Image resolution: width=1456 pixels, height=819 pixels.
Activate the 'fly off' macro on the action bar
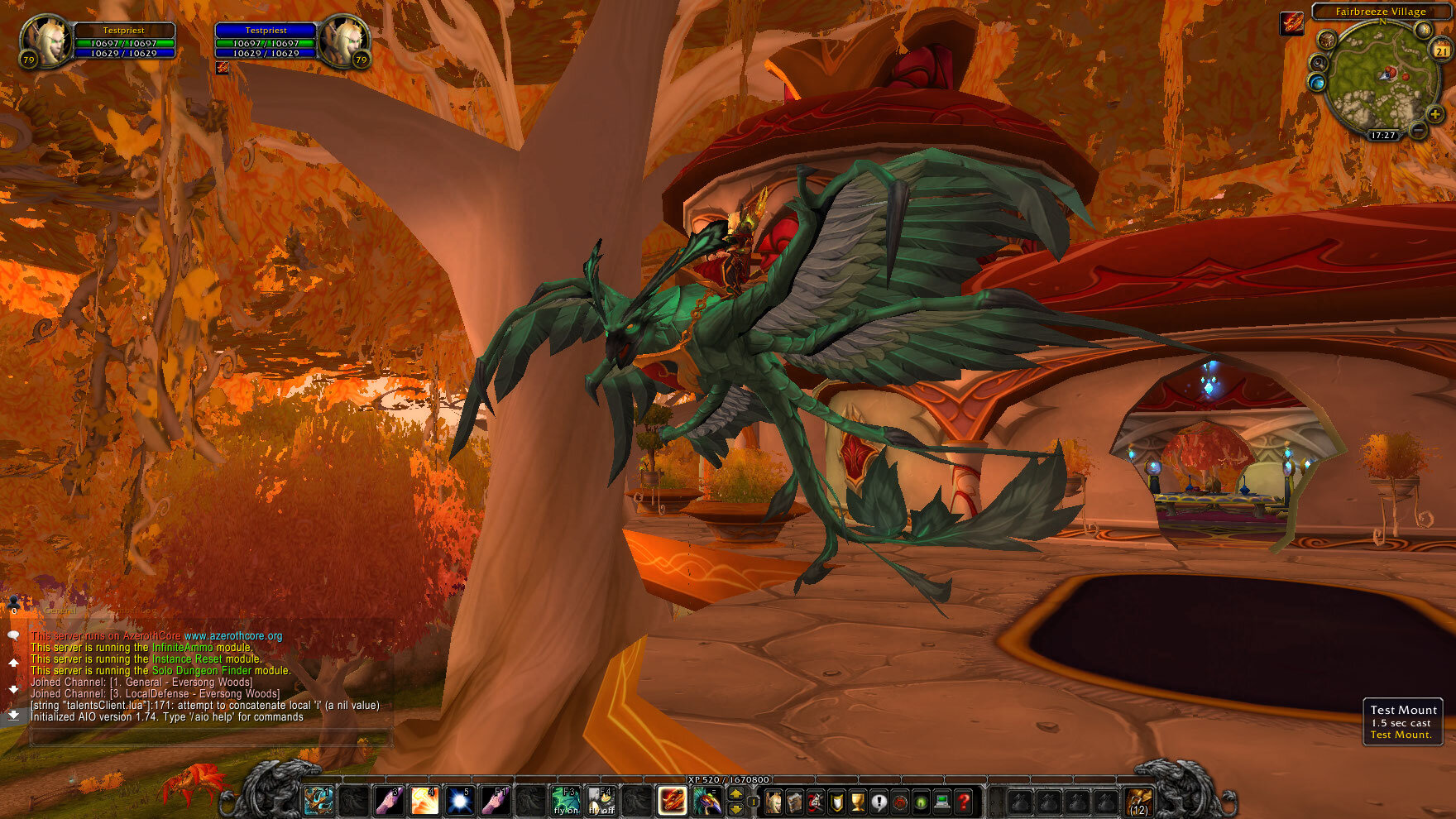click(x=601, y=799)
